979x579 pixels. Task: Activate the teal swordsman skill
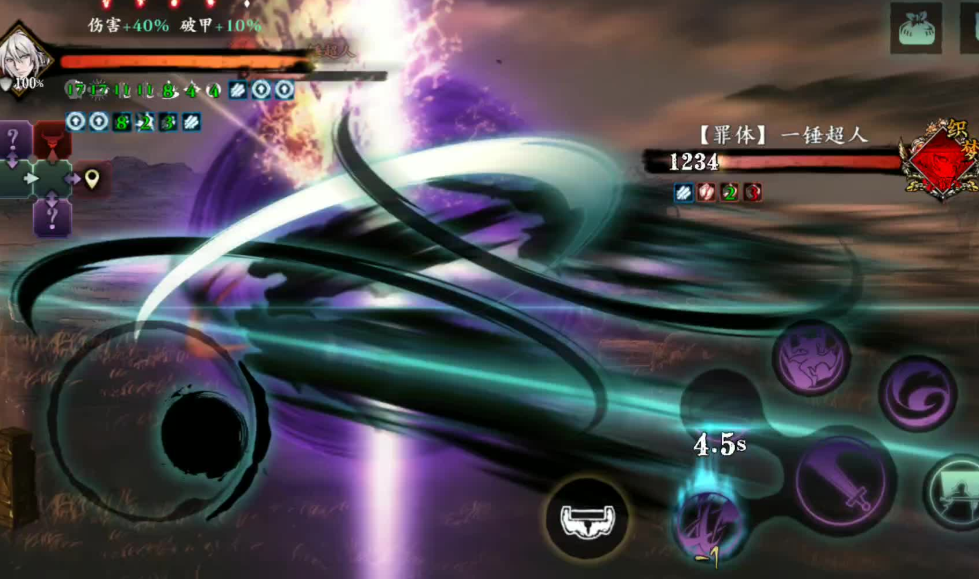(953, 491)
